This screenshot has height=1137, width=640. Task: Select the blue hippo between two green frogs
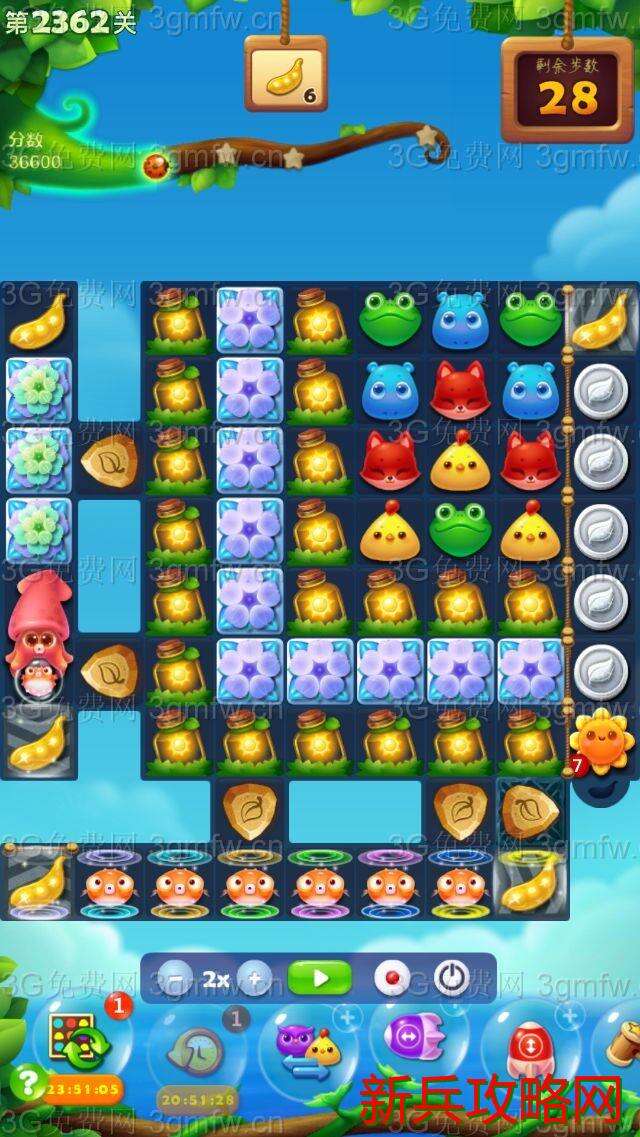[x=460, y=319]
